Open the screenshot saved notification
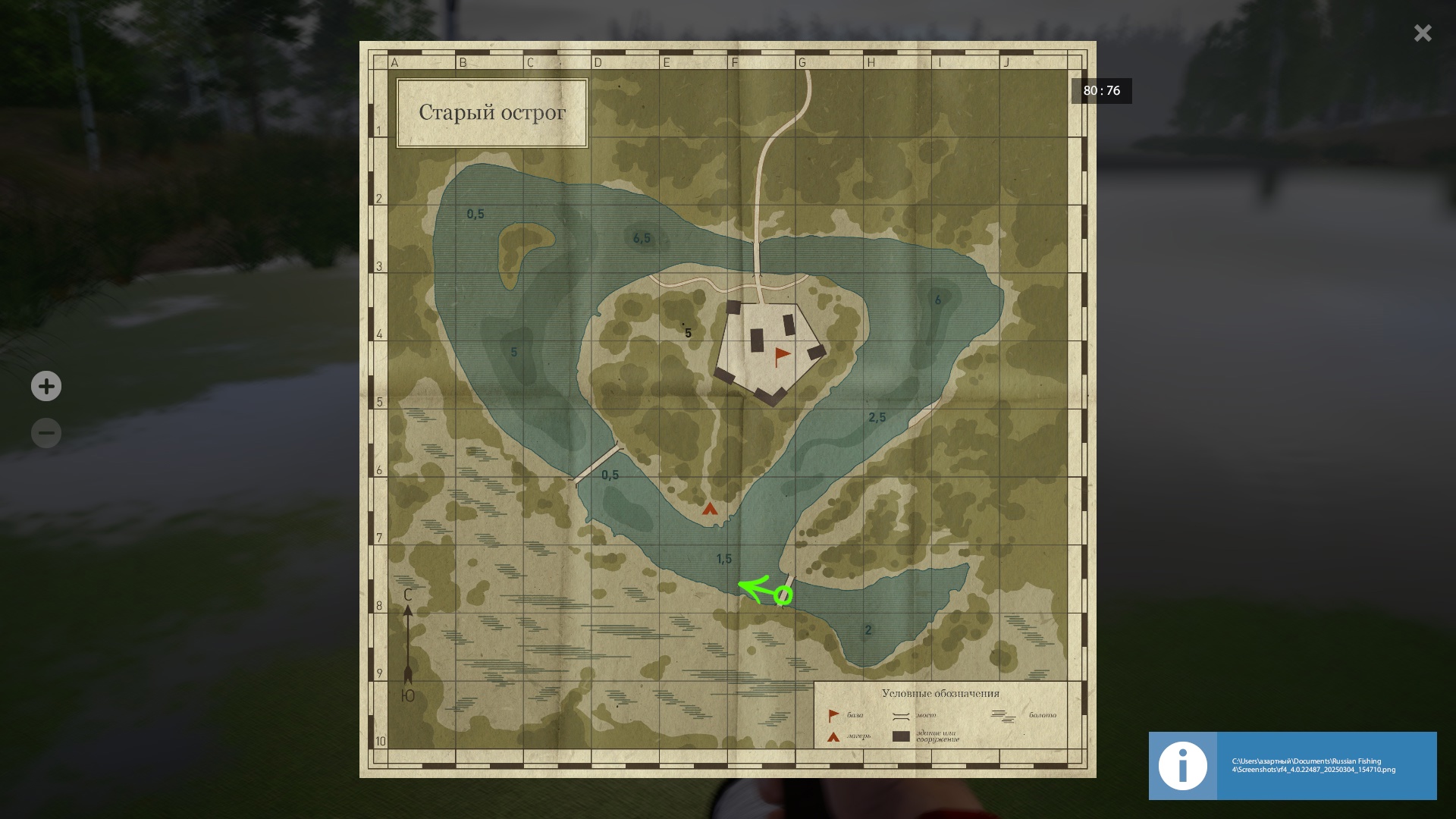The width and height of the screenshot is (1456, 819). point(1292,765)
